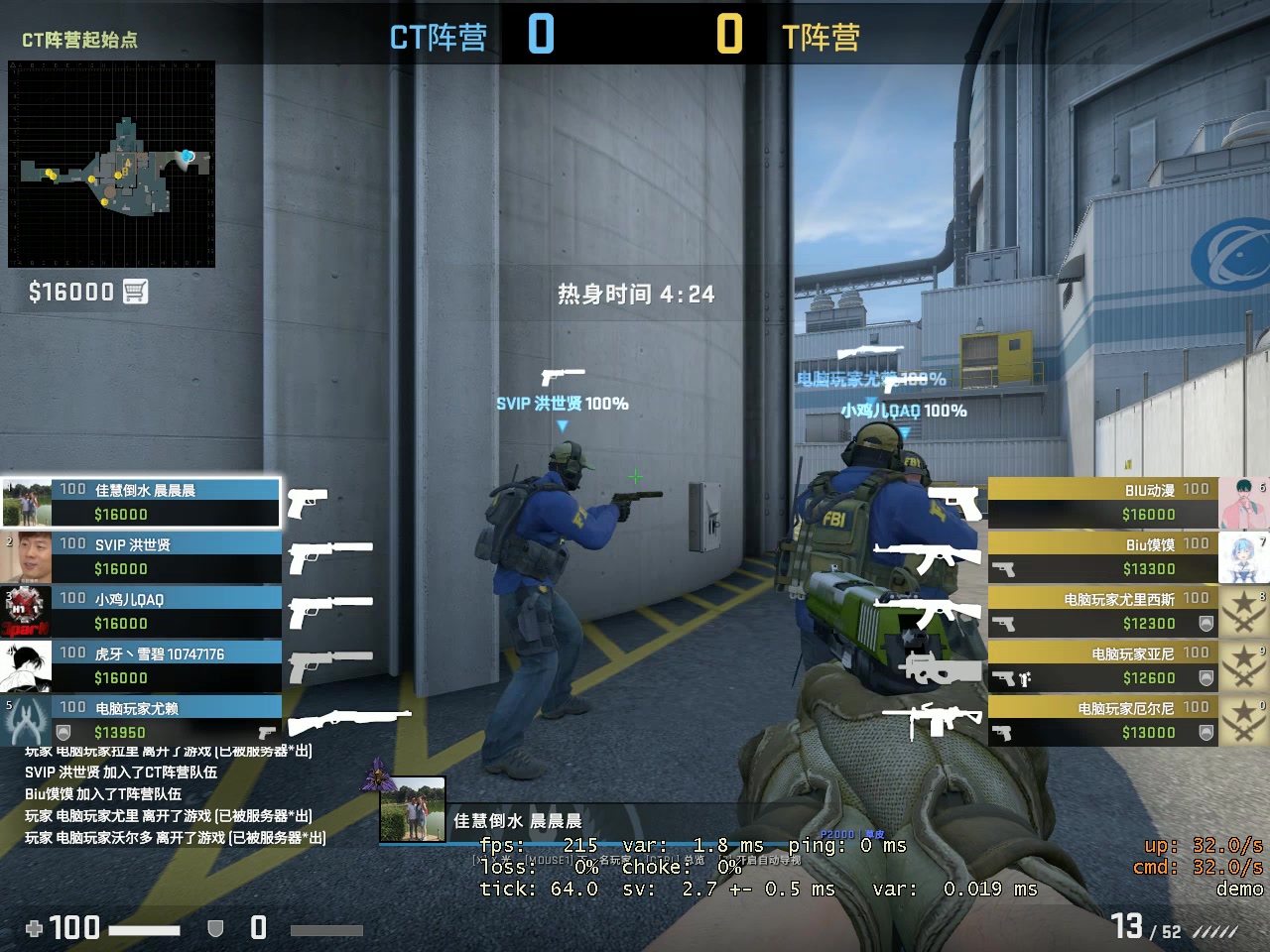Click the crossed-swords bot icon for player 8

tap(1243, 611)
